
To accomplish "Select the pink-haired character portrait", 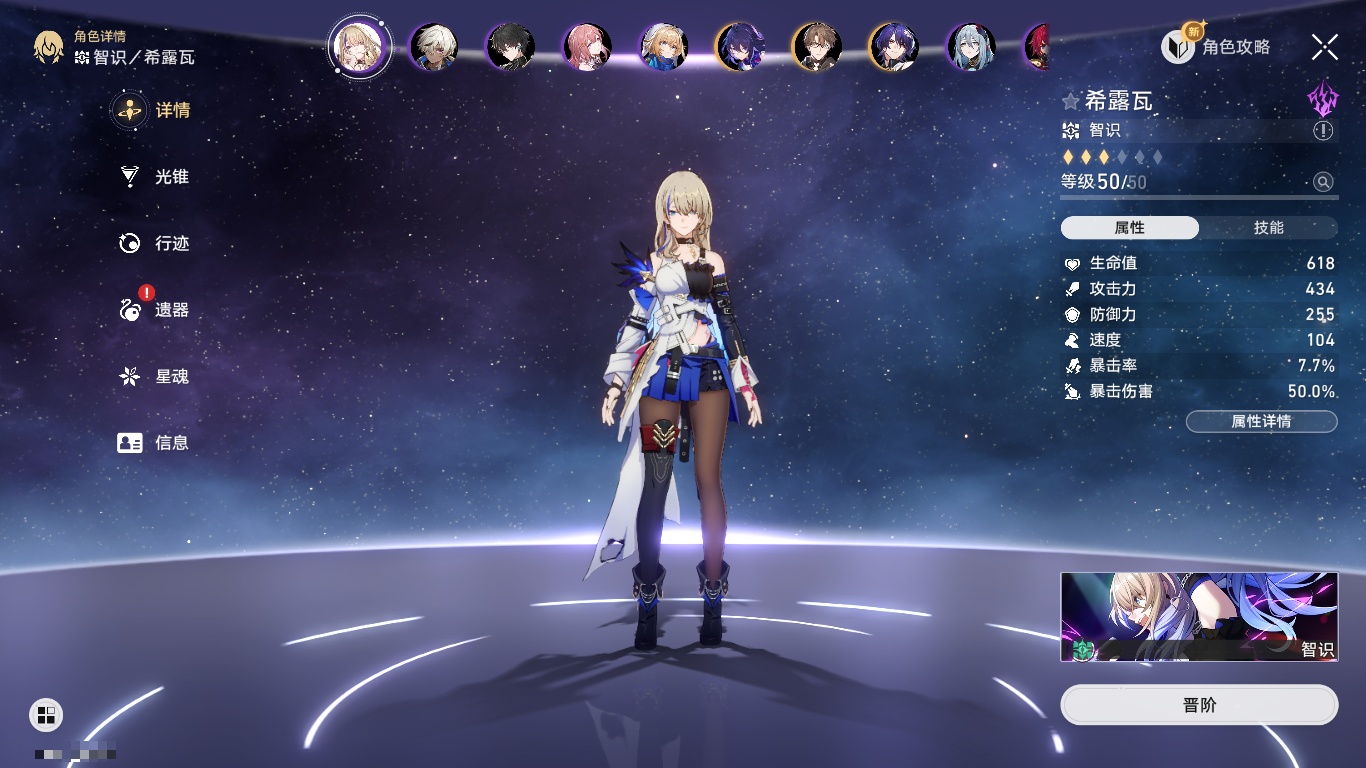I will coord(587,47).
